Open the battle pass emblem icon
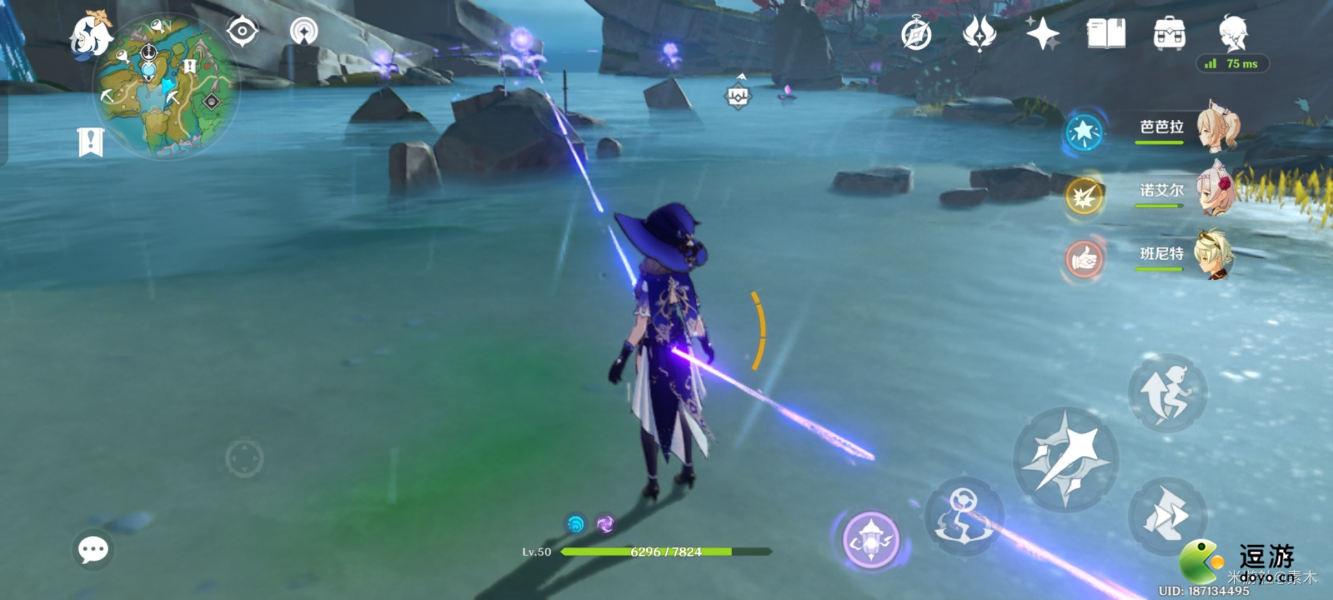Viewport: 1333px width, 600px height. pyautogui.click(x=979, y=33)
